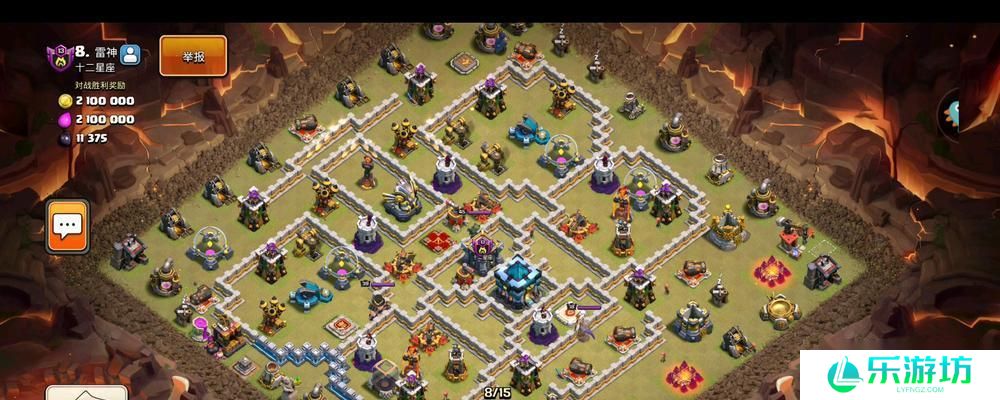1000x400 pixels.
Task: Click the orange 举报 report button
Action: click(193, 56)
